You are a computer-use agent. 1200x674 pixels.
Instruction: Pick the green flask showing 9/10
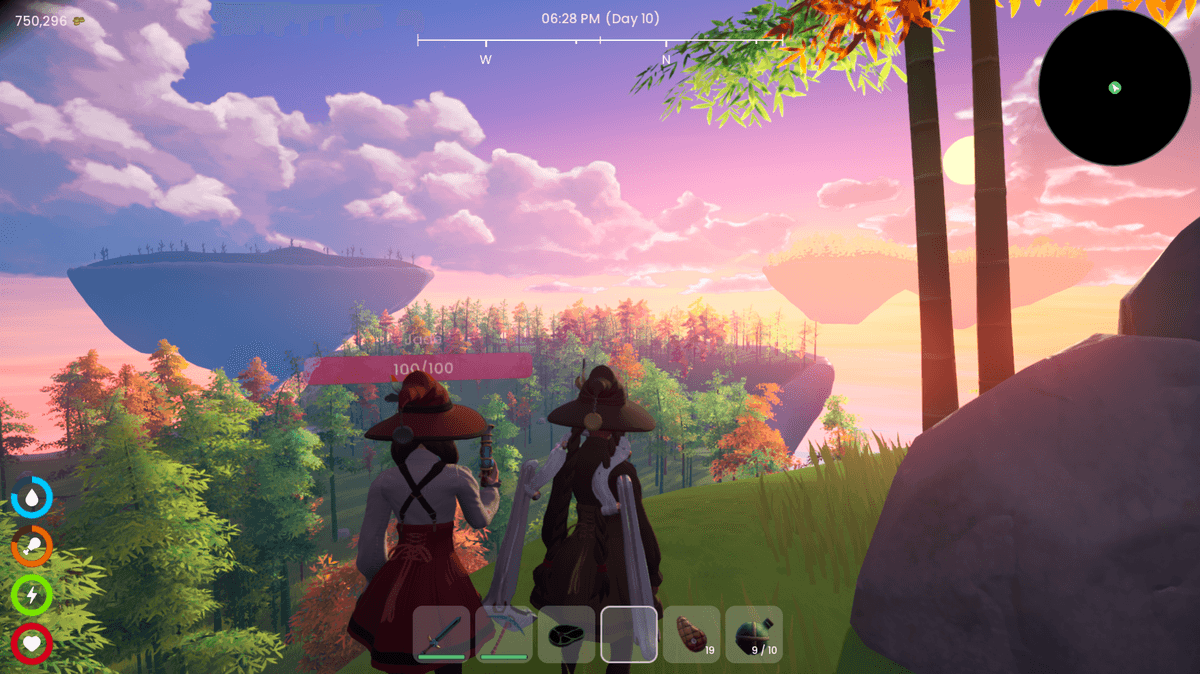754,634
